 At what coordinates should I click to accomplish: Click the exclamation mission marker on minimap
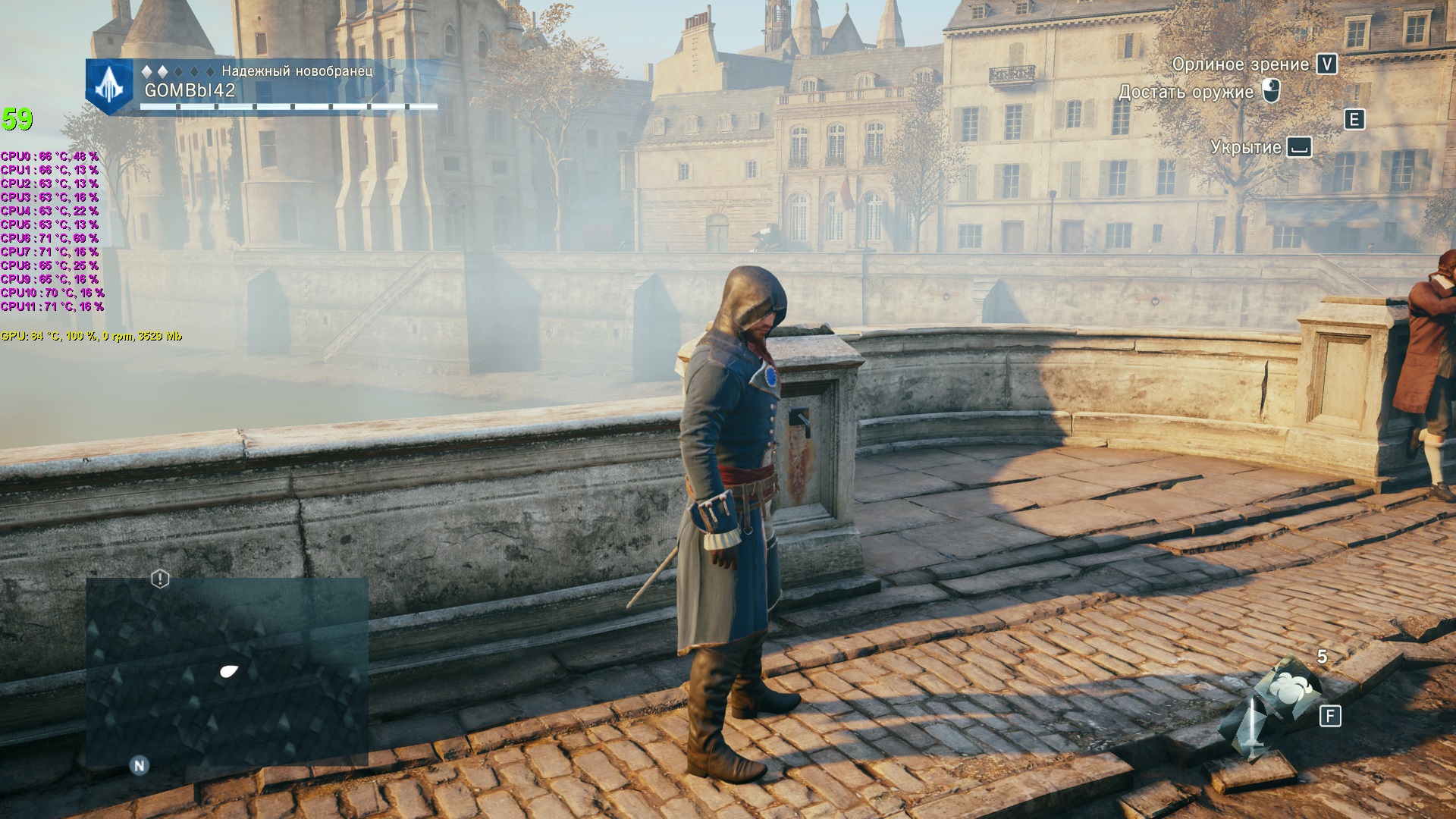(x=160, y=579)
